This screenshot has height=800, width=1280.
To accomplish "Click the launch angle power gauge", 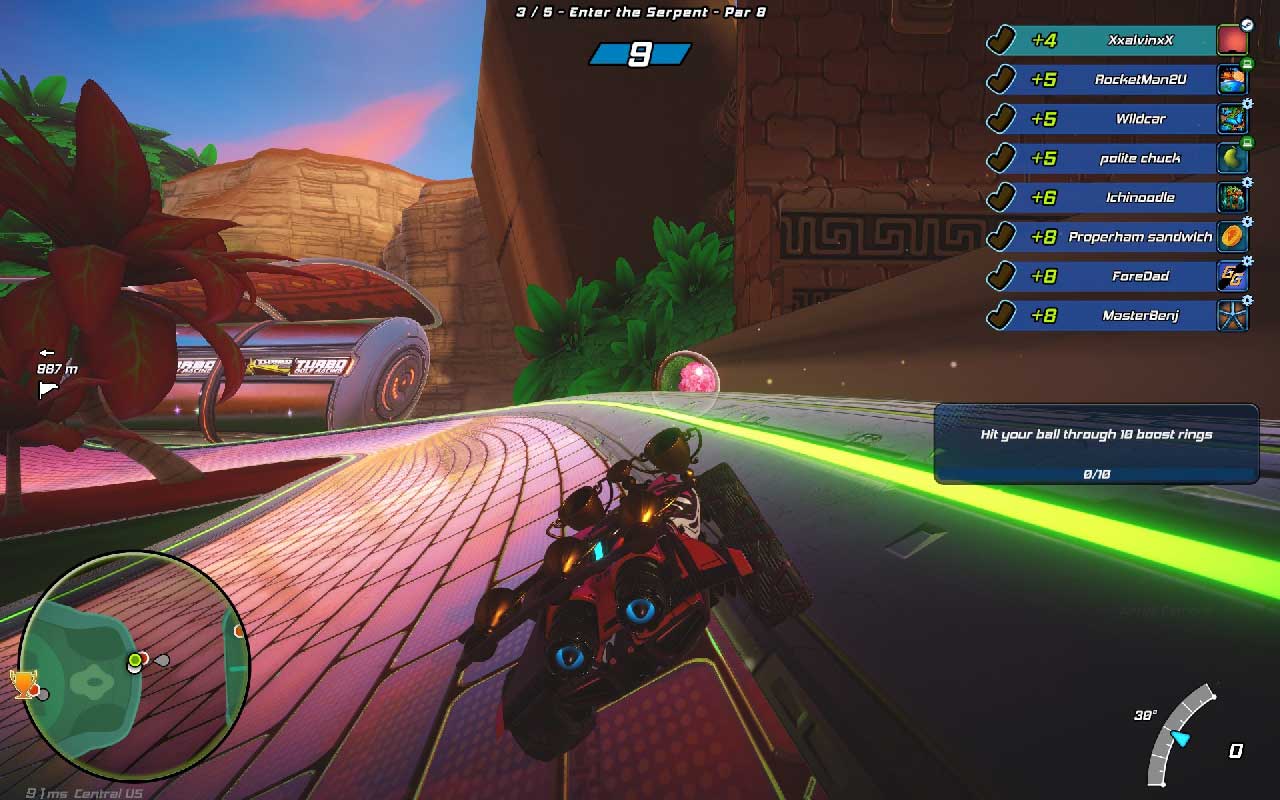I will point(1180,735).
